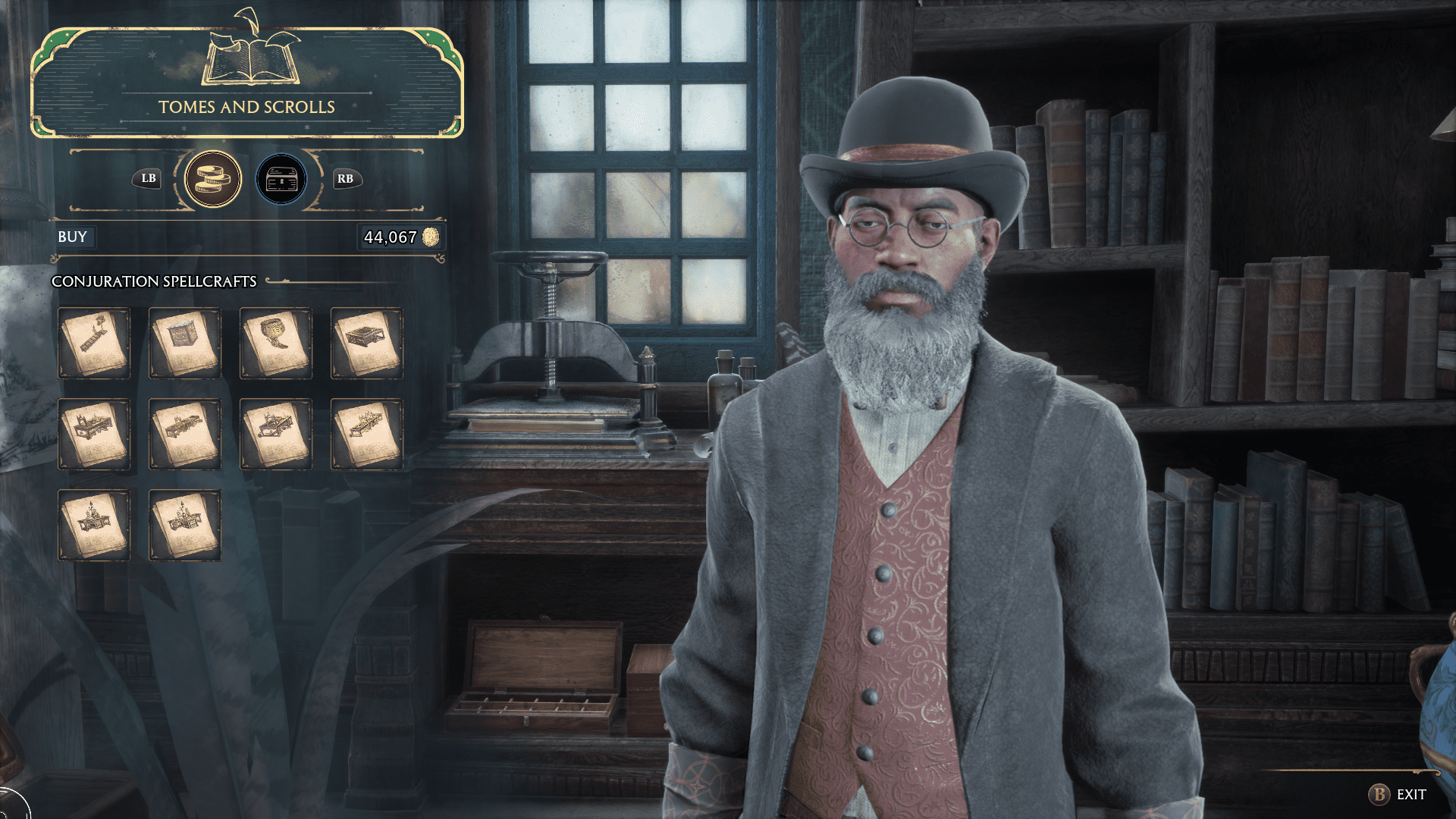Choose the cabinet conjuration spellcraft scroll
This screenshot has height=819, width=1456.
pos(185,344)
